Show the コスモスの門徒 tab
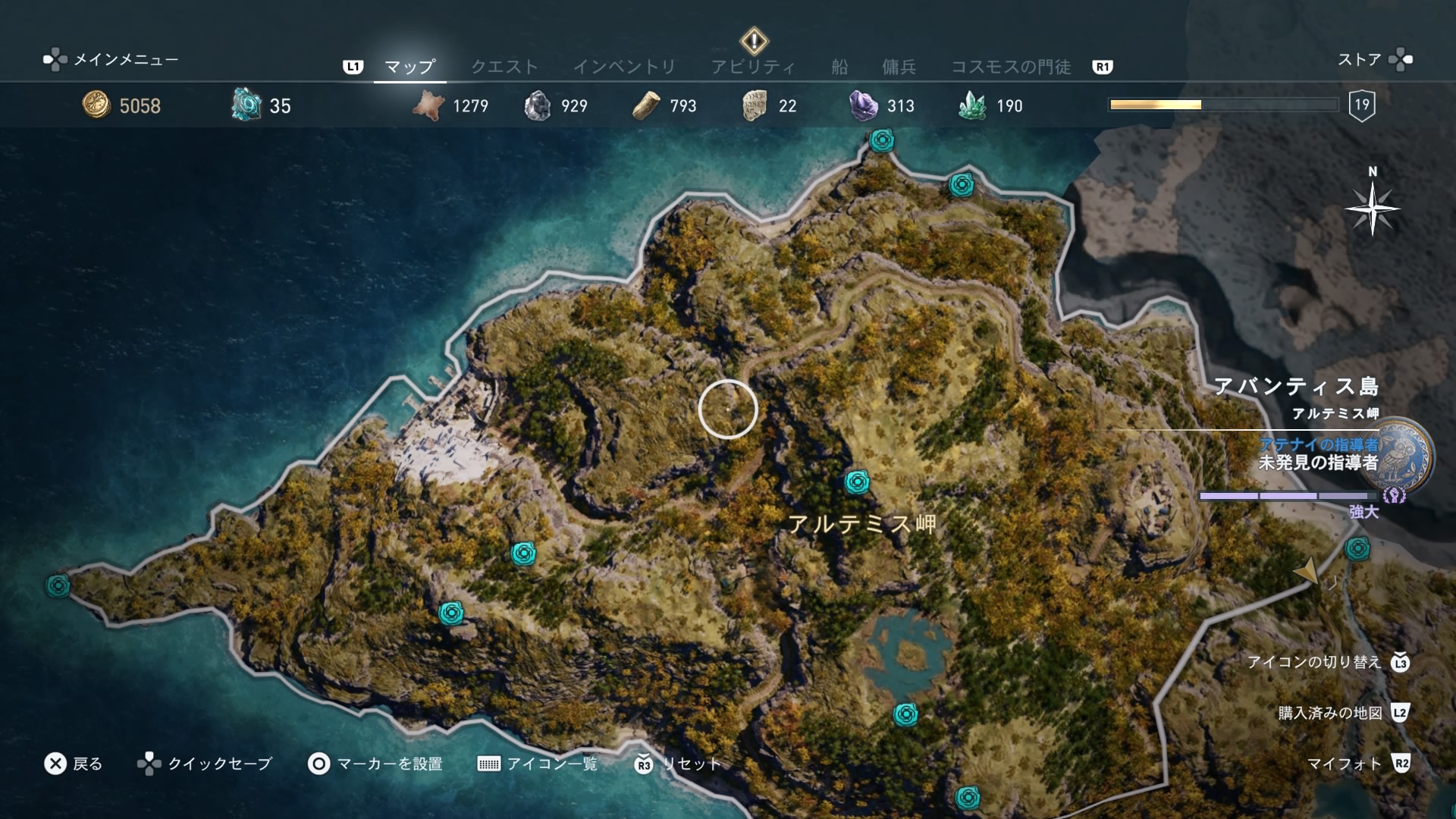This screenshot has height=819, width=1456. pos(1012,67)
